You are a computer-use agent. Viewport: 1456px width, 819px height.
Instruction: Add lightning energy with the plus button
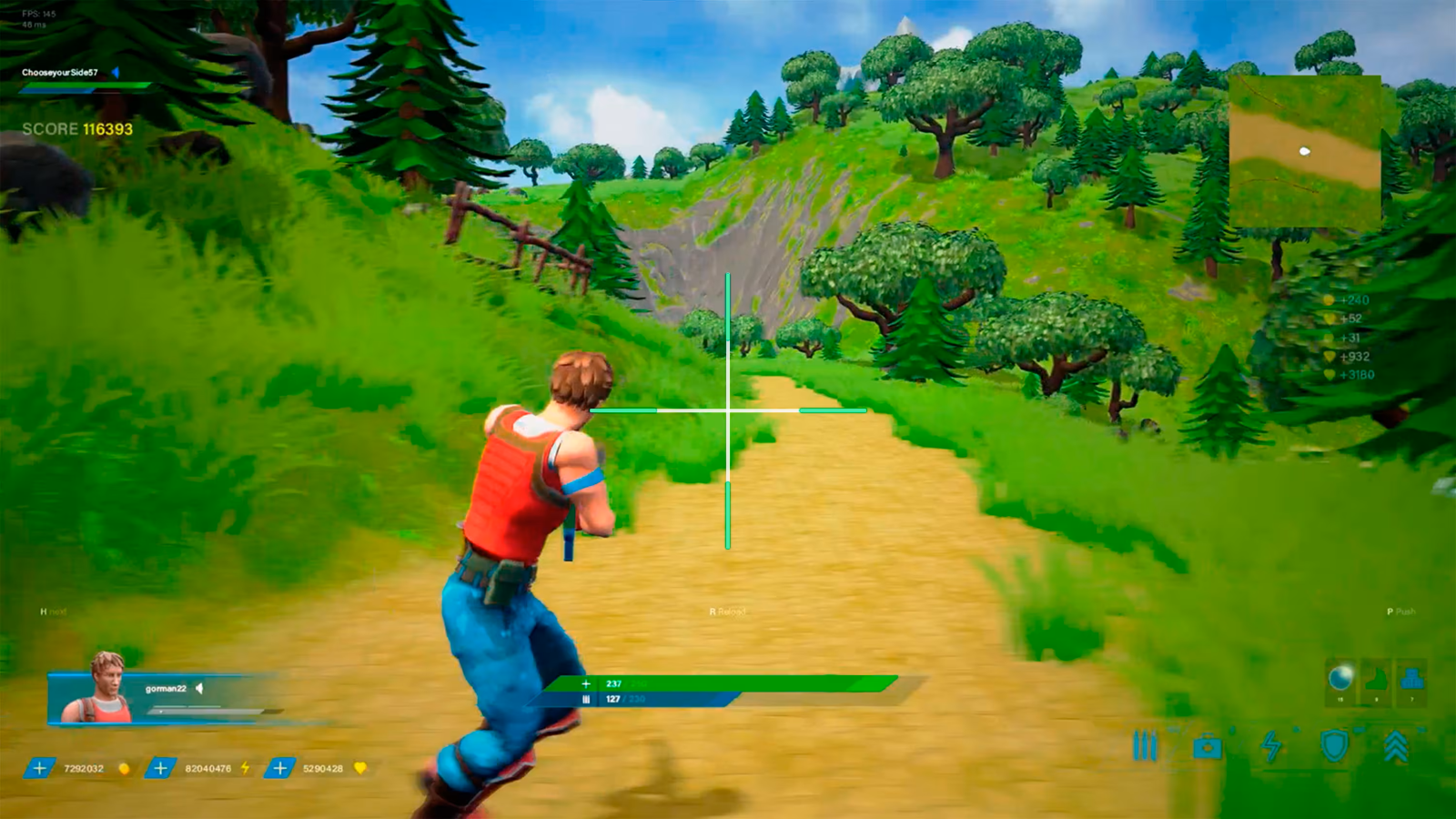tap(160, 768)
